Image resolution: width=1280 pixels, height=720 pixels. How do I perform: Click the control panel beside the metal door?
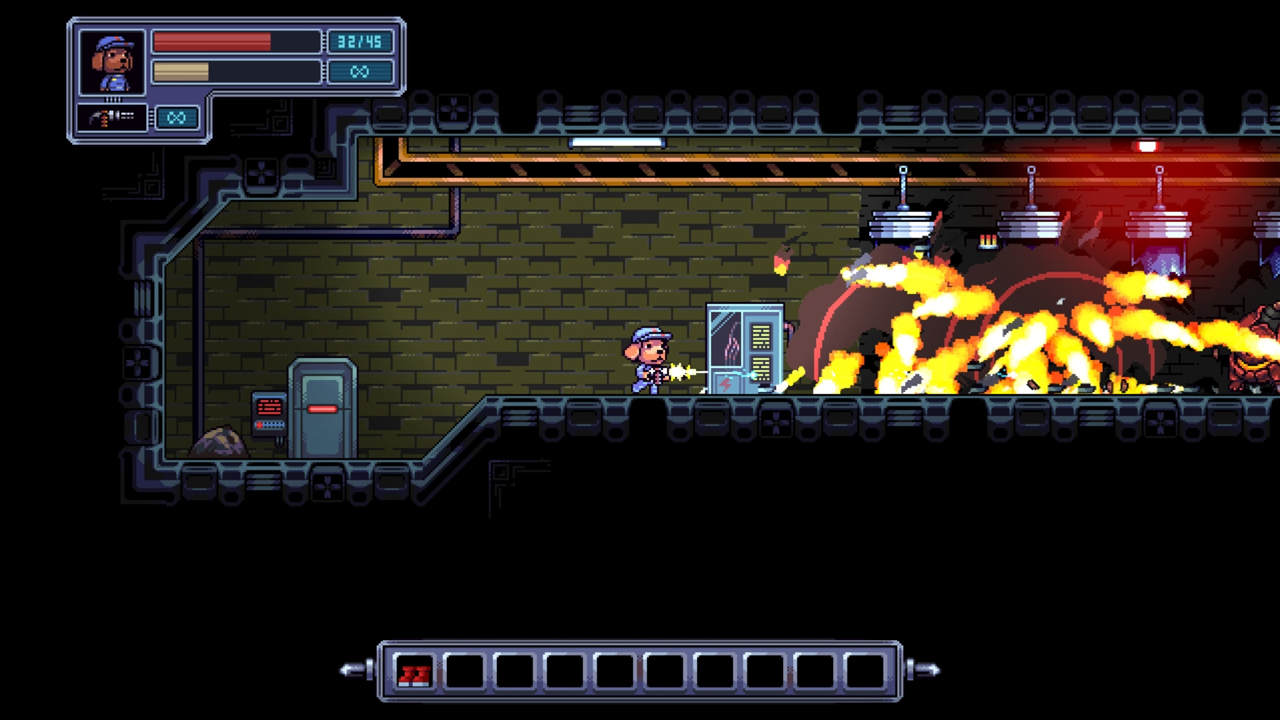pos(268,415)
